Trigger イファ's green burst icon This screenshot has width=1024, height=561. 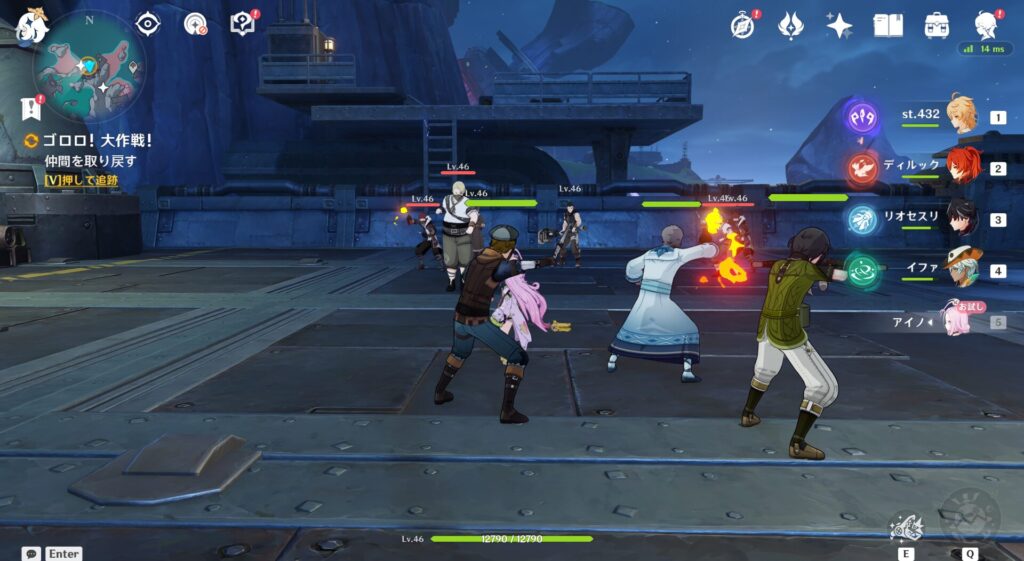[x=862, y=270]
